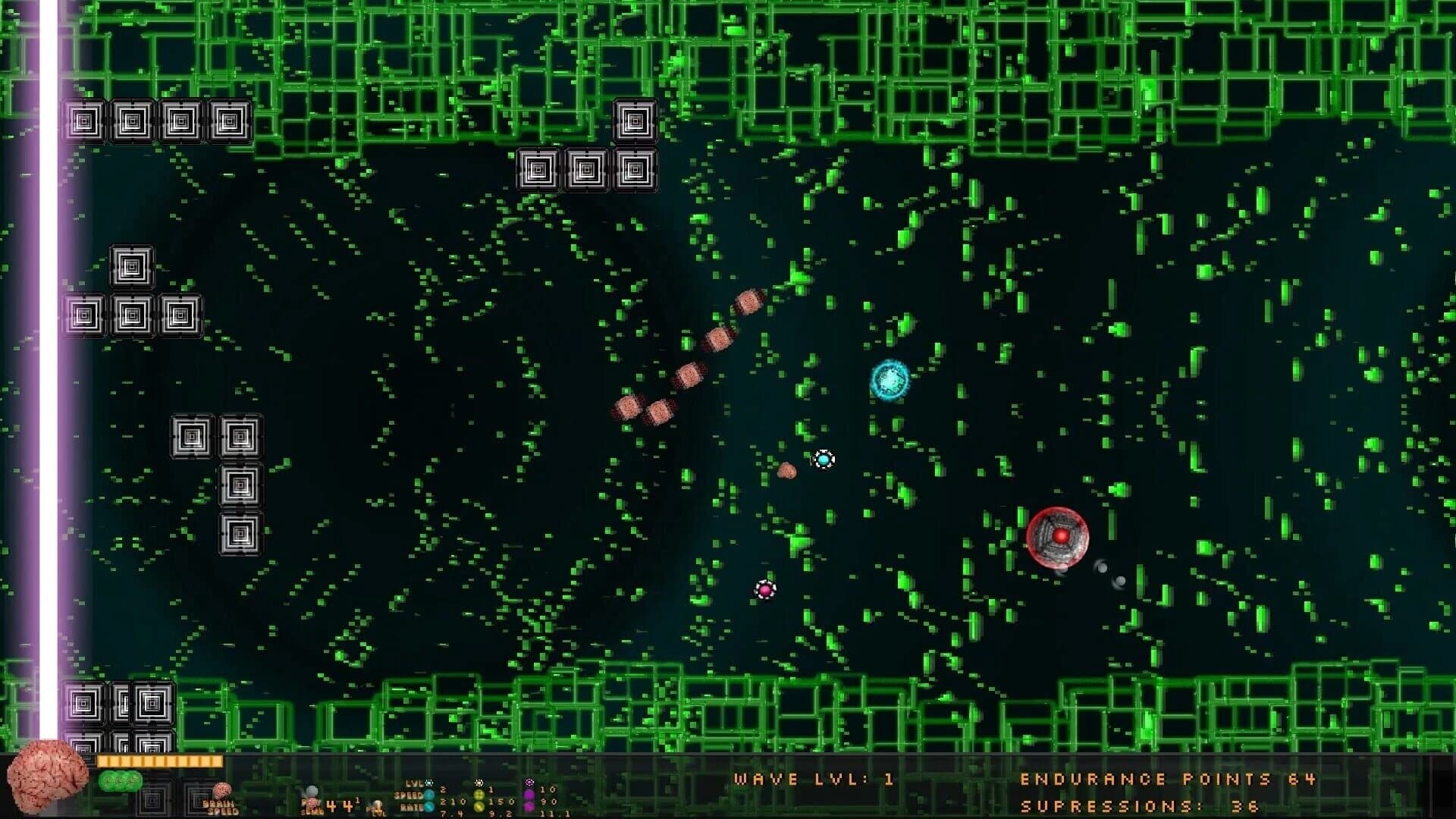Click the green triple-pill capsule under the energy bar
1456x819 pixels.
pyautogui.click(x=120, y=781)
